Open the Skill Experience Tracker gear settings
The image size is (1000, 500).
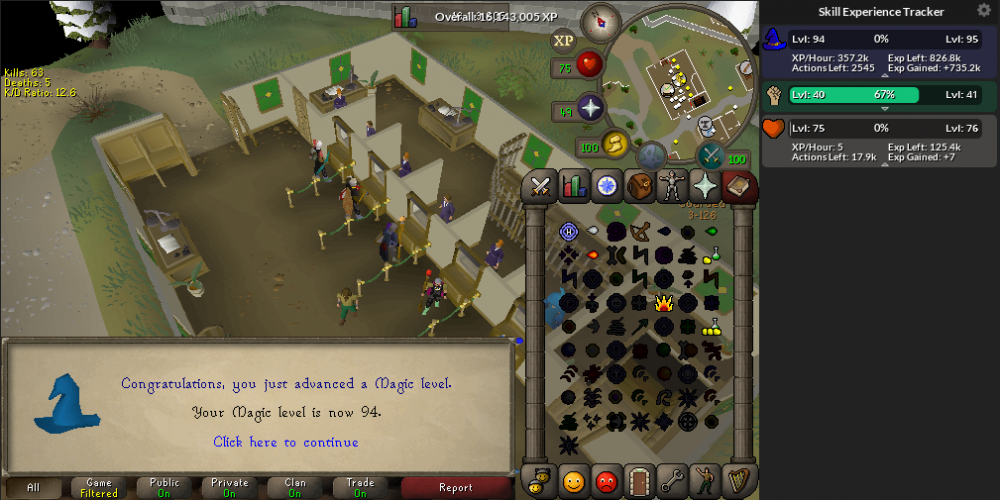[984, 11]
